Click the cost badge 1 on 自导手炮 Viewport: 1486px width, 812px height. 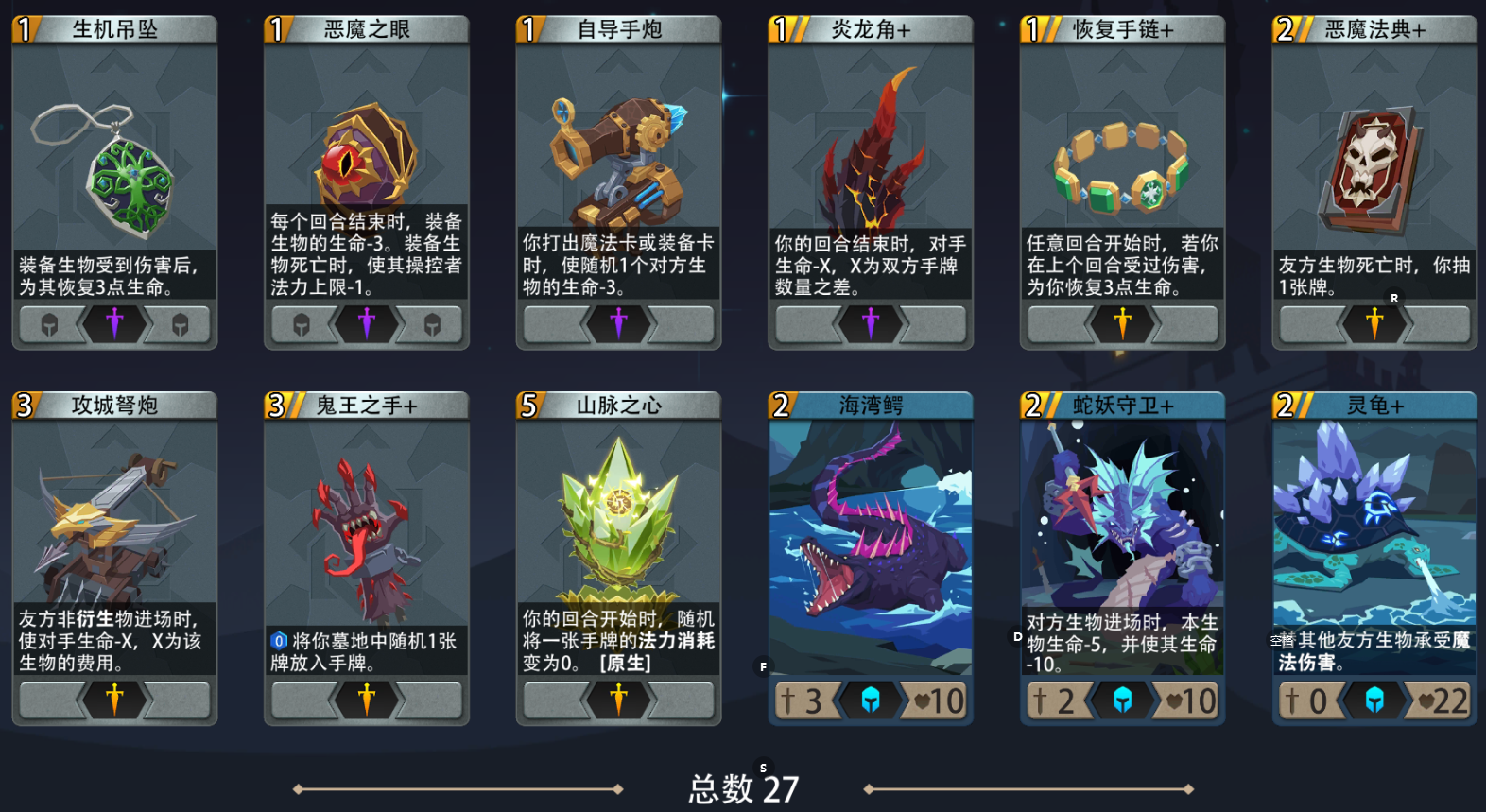[527, 28]
